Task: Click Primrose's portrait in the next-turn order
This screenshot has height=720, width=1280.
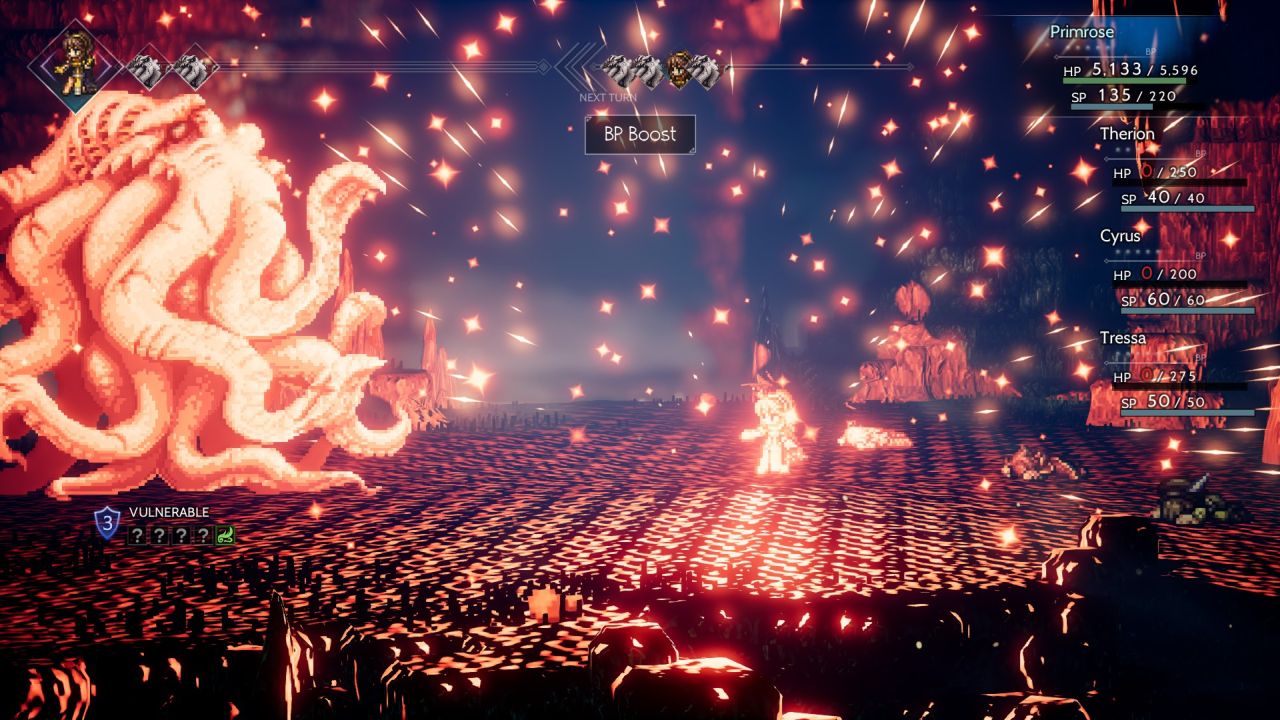Action: (681, 70)
